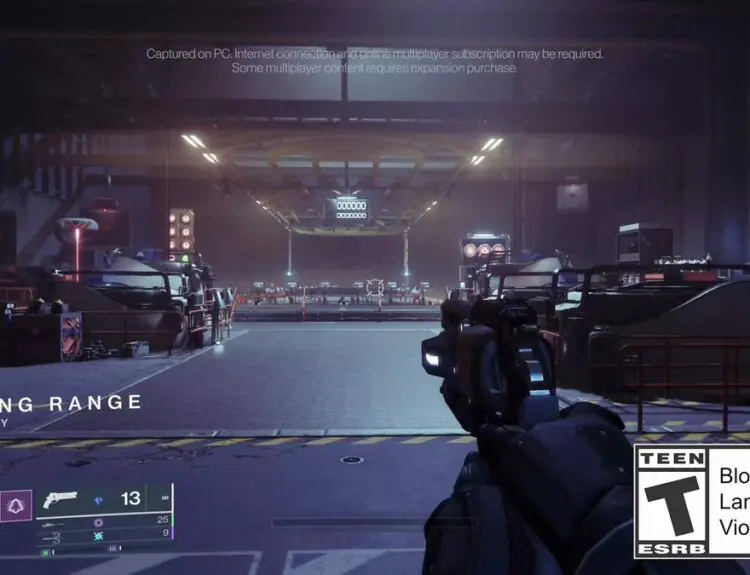750x575 pixels.
Task: Select the equipped hand cannon weapon icon
Action: click(61, 499)
